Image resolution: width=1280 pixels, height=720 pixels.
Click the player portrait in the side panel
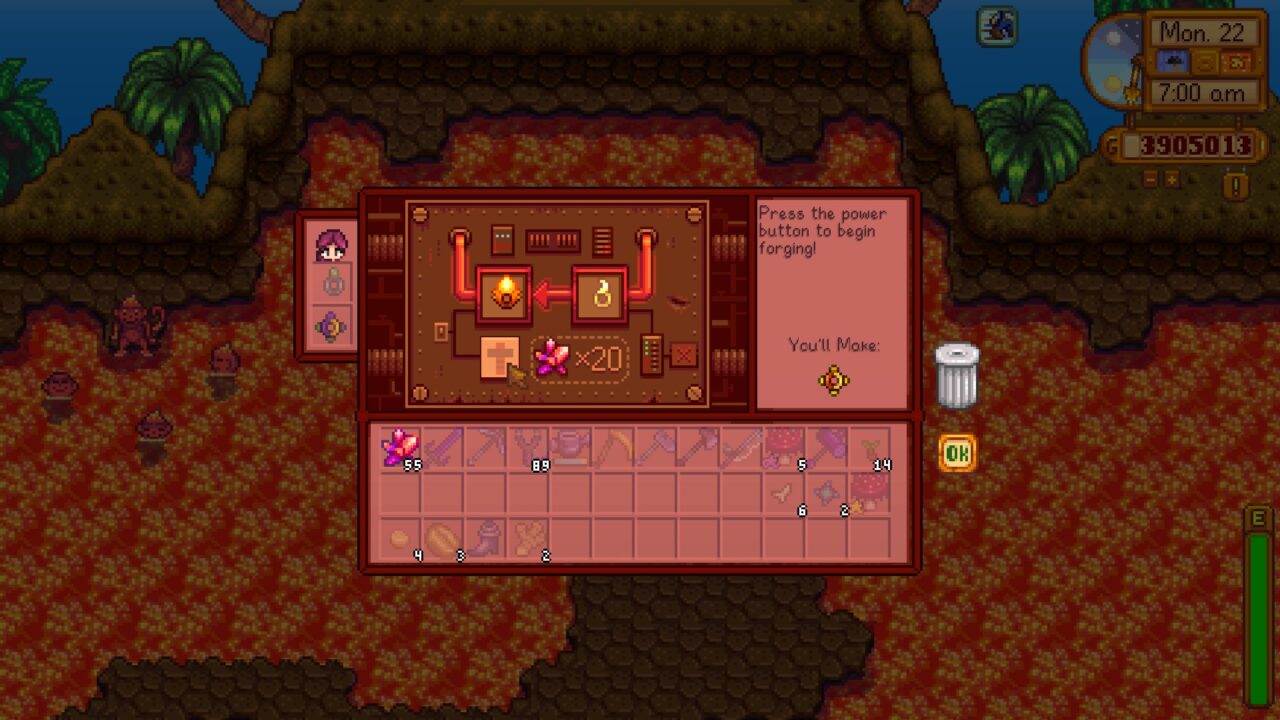333,247
